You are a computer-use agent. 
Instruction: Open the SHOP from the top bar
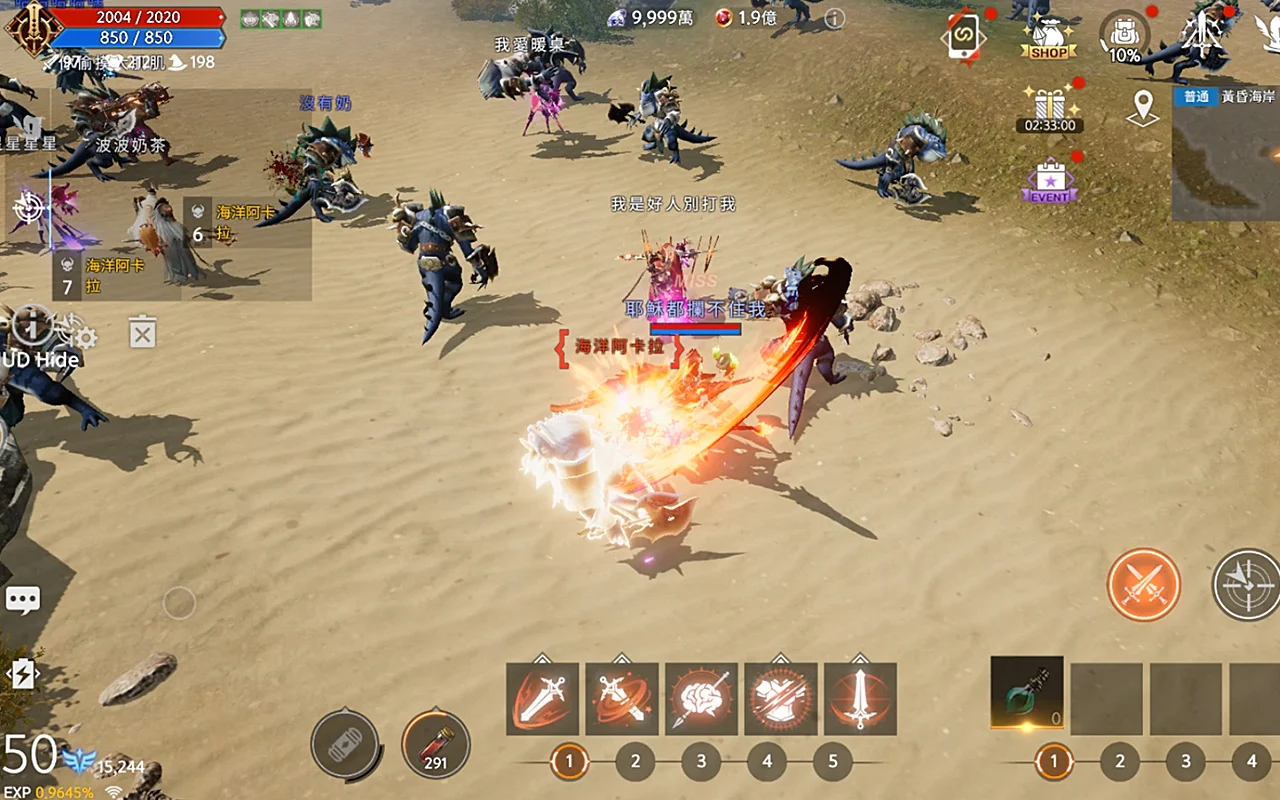[1048, 38]
